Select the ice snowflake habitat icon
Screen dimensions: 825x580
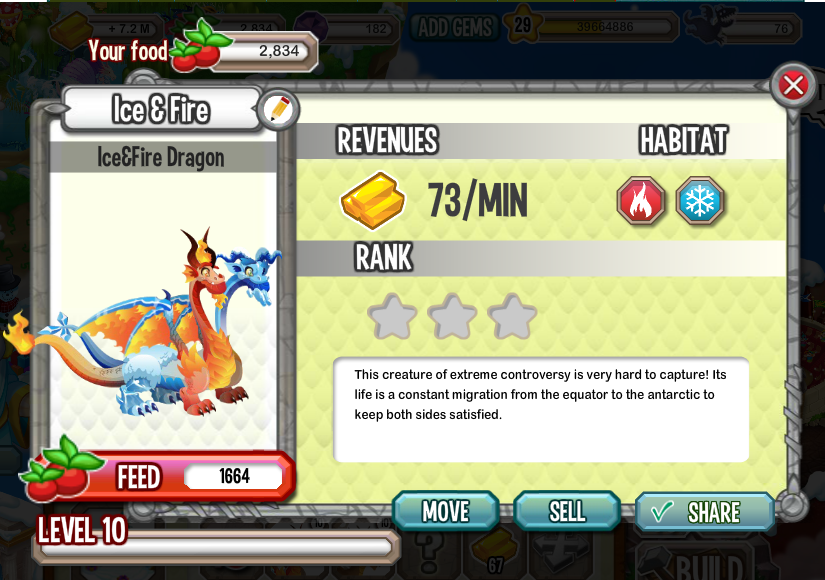tap(699, 201)
